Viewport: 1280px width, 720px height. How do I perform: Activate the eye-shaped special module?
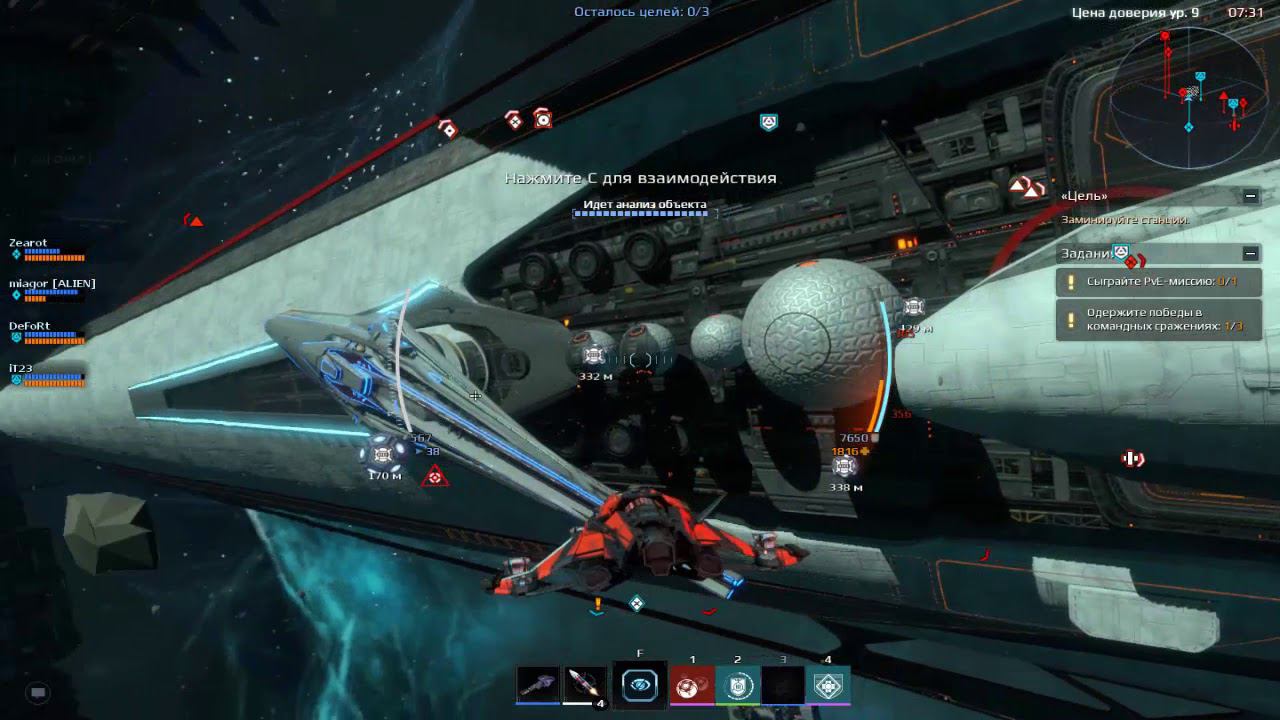[639, 685]
